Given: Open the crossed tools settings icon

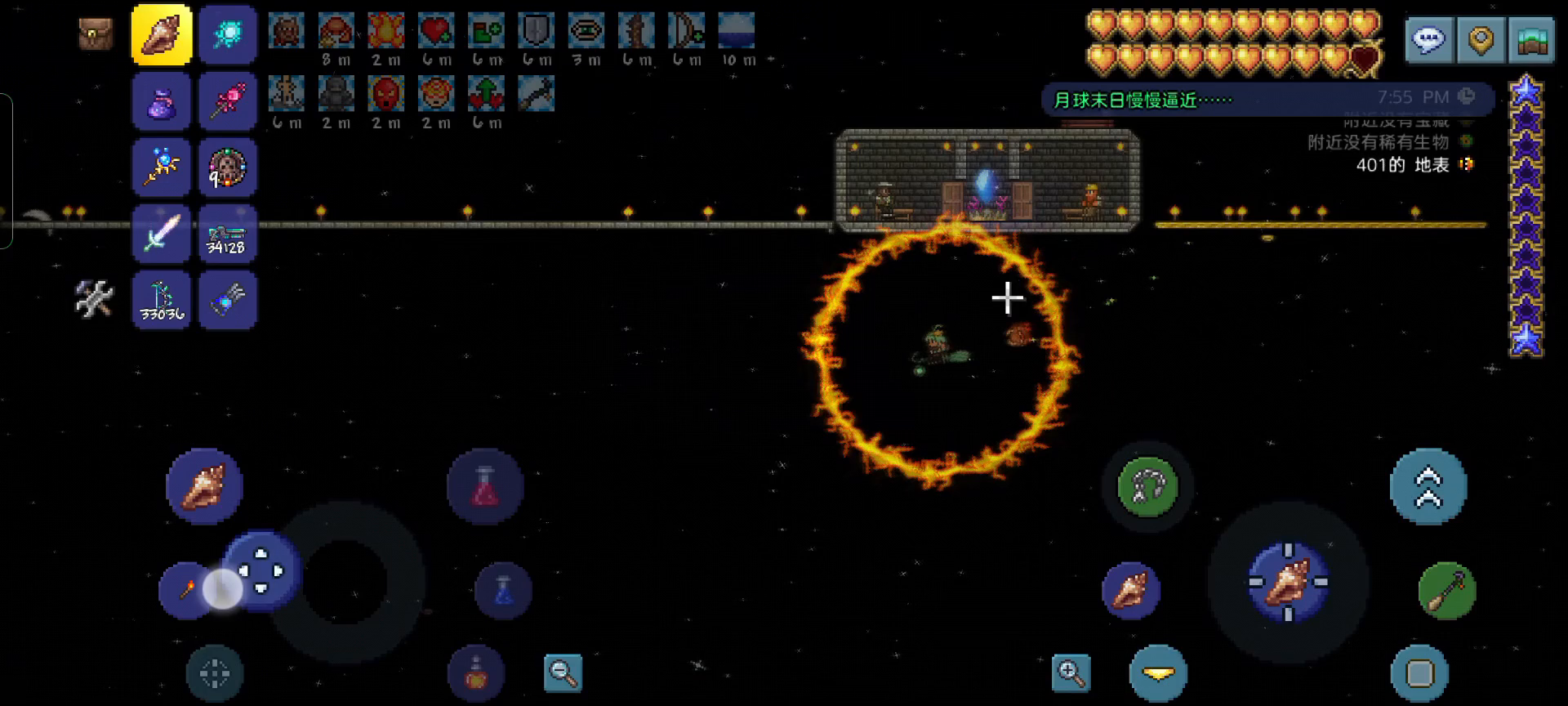Looking at the screenshot, I should pyautogui.click(x=94, y=298).
